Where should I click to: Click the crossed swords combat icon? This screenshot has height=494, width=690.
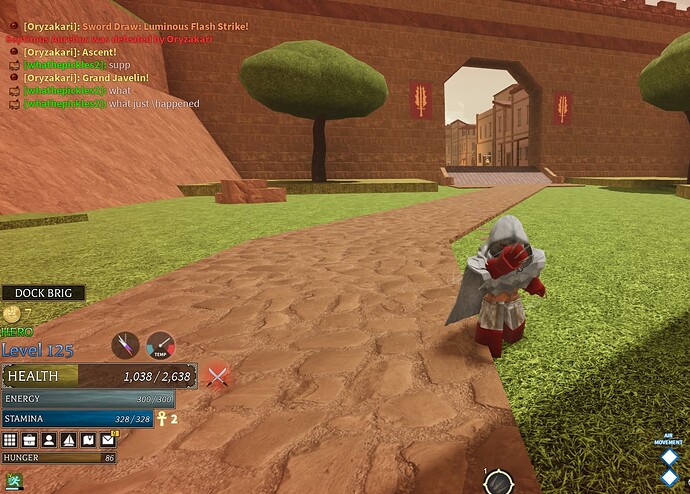point(218,375)
